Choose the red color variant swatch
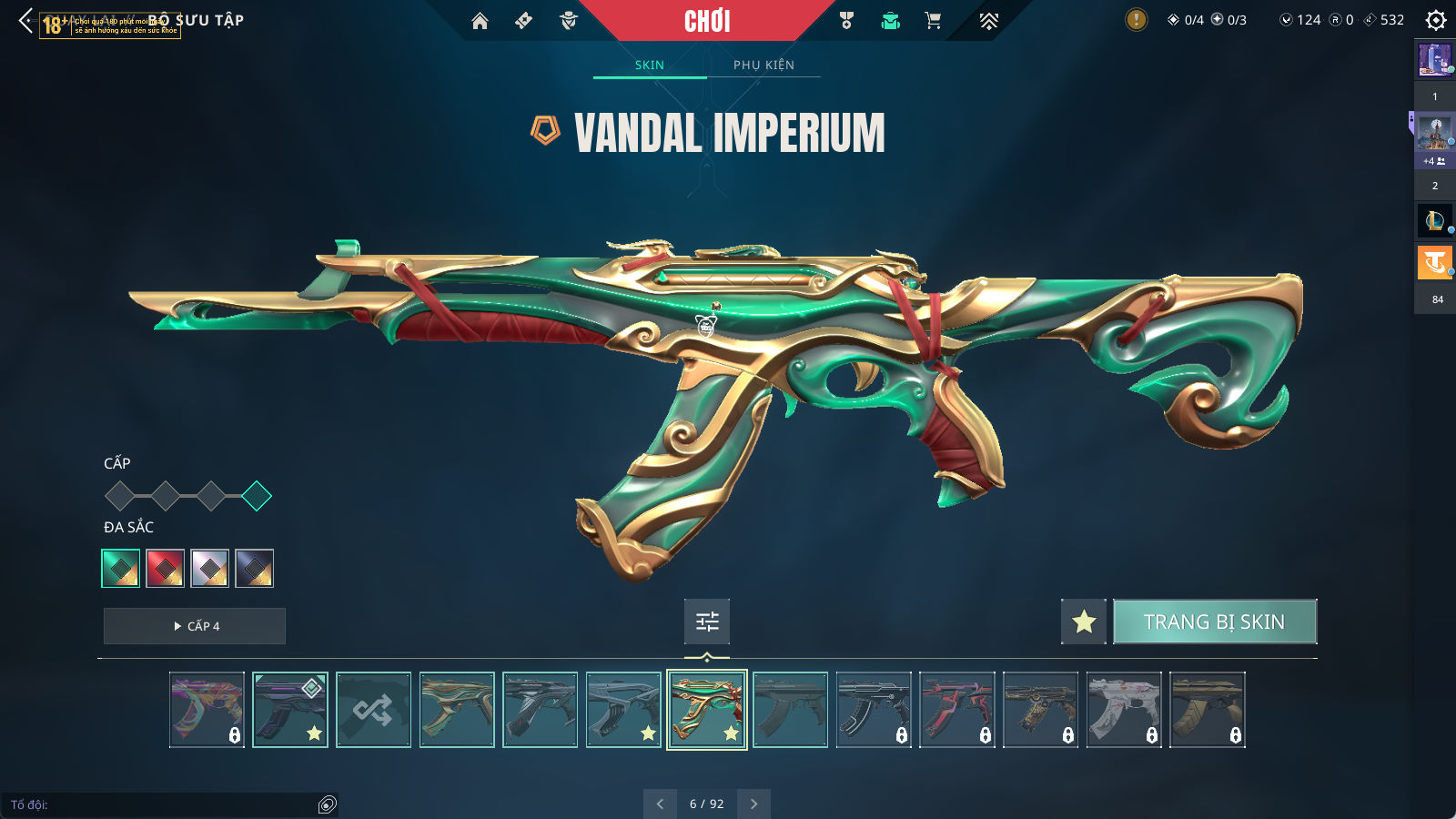Viewport: 1456px width, 819px height. (166, 569)
